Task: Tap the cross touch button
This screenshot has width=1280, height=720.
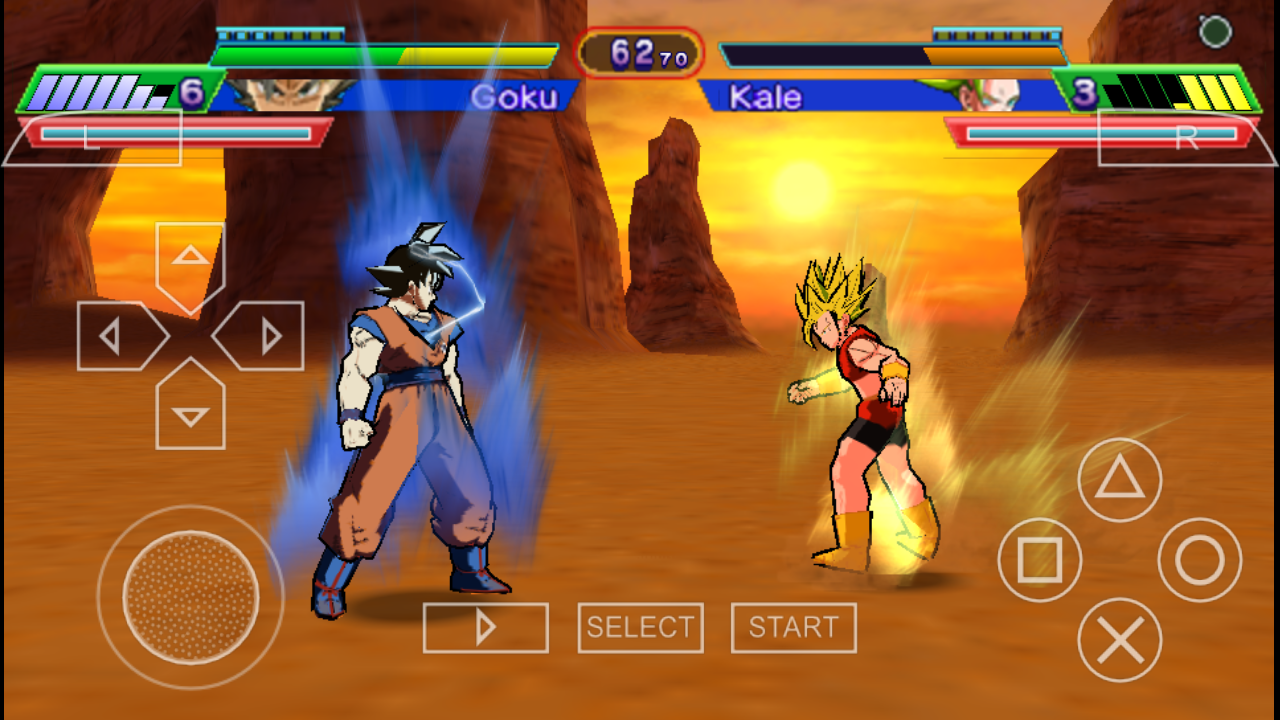Action: click(1120, 640)
